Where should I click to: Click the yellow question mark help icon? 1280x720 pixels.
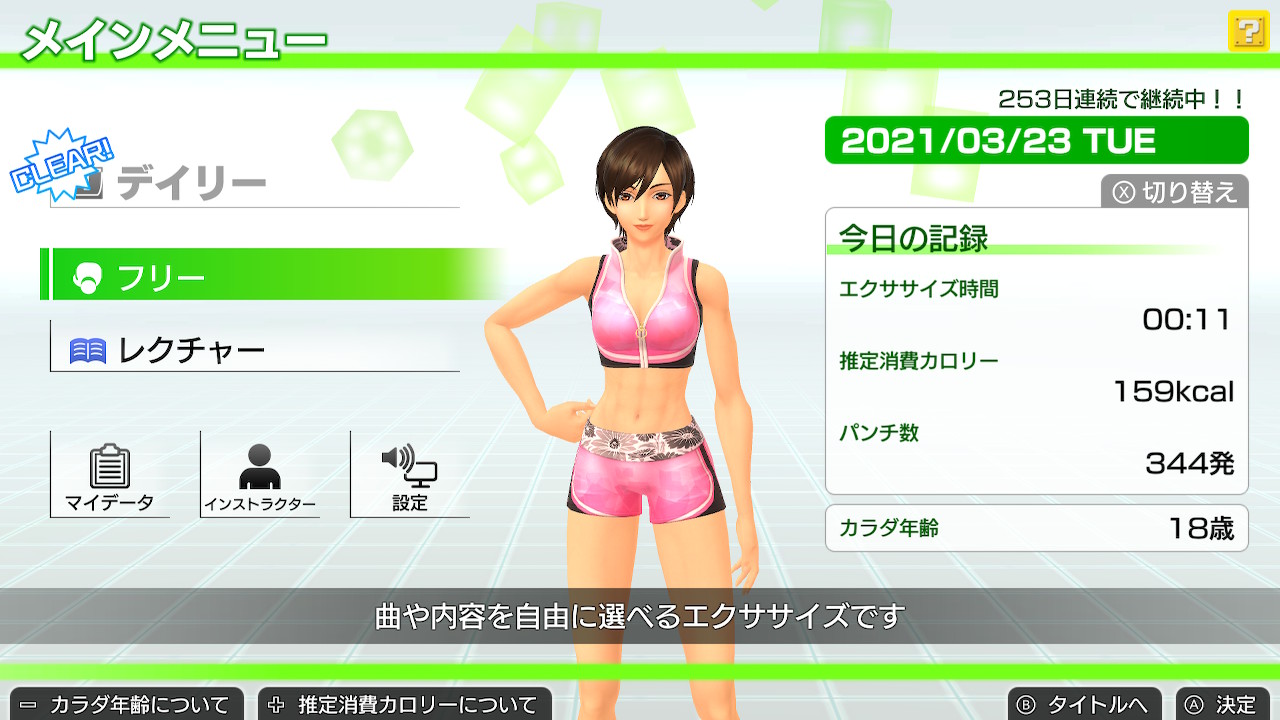tap(1247, 32)
